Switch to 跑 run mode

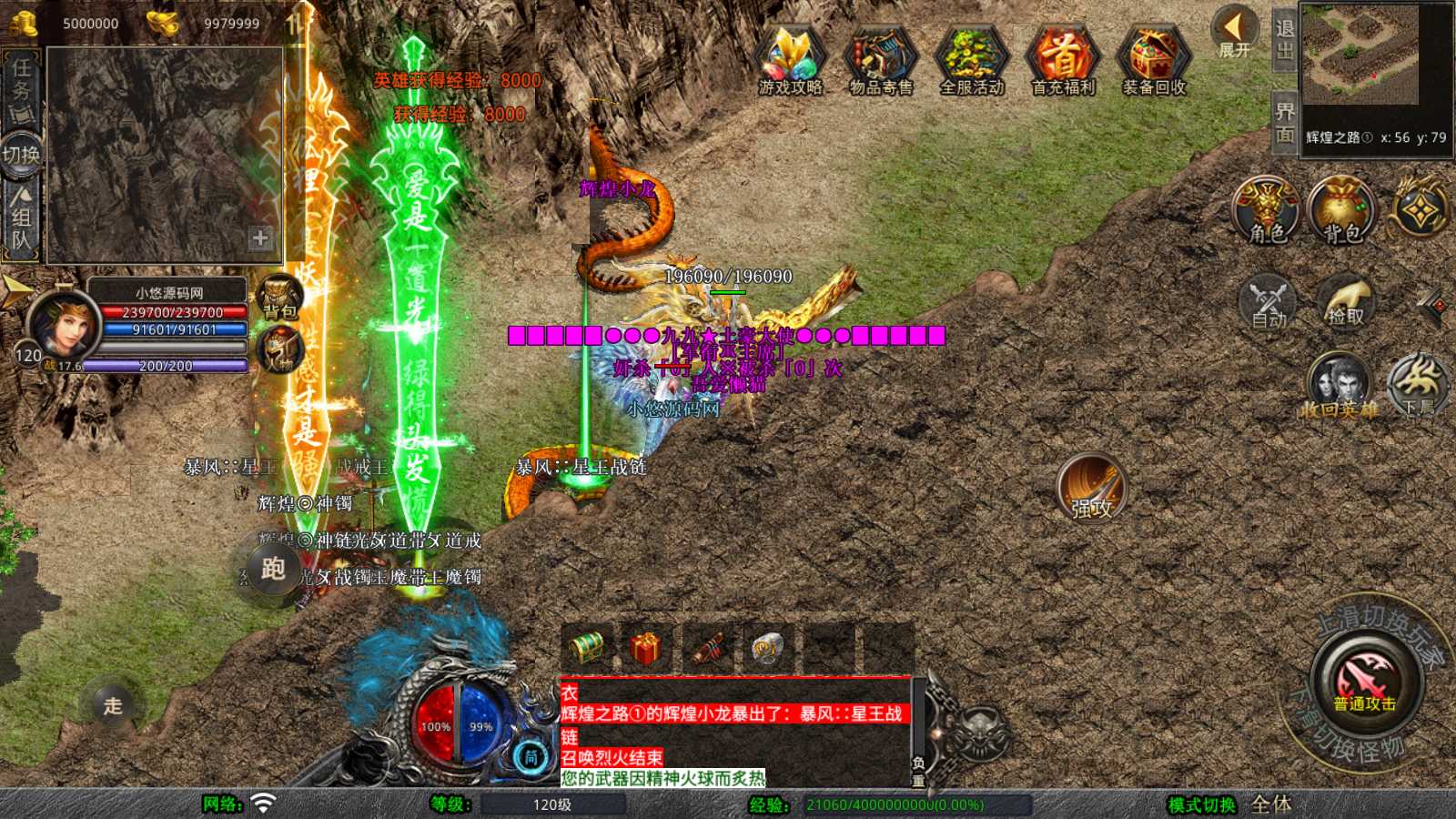(273, 569)
